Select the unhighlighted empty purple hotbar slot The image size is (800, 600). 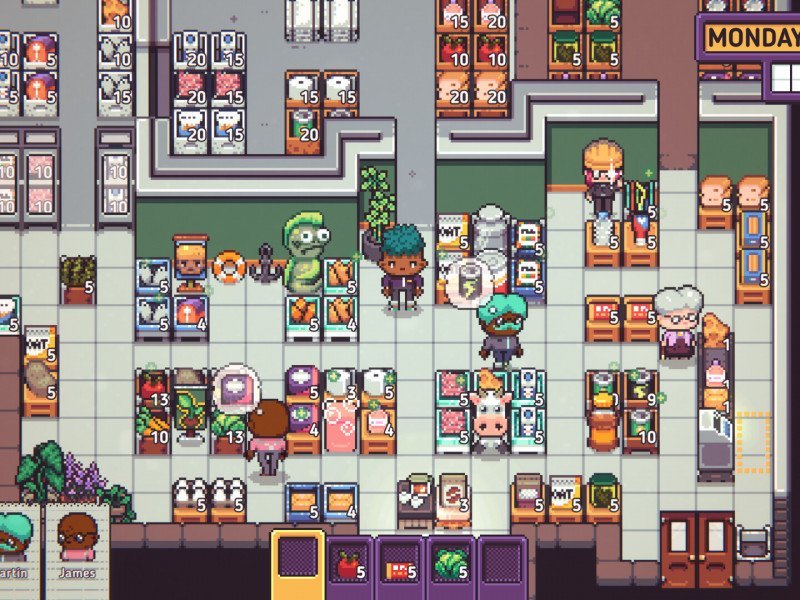coord(502,566)
